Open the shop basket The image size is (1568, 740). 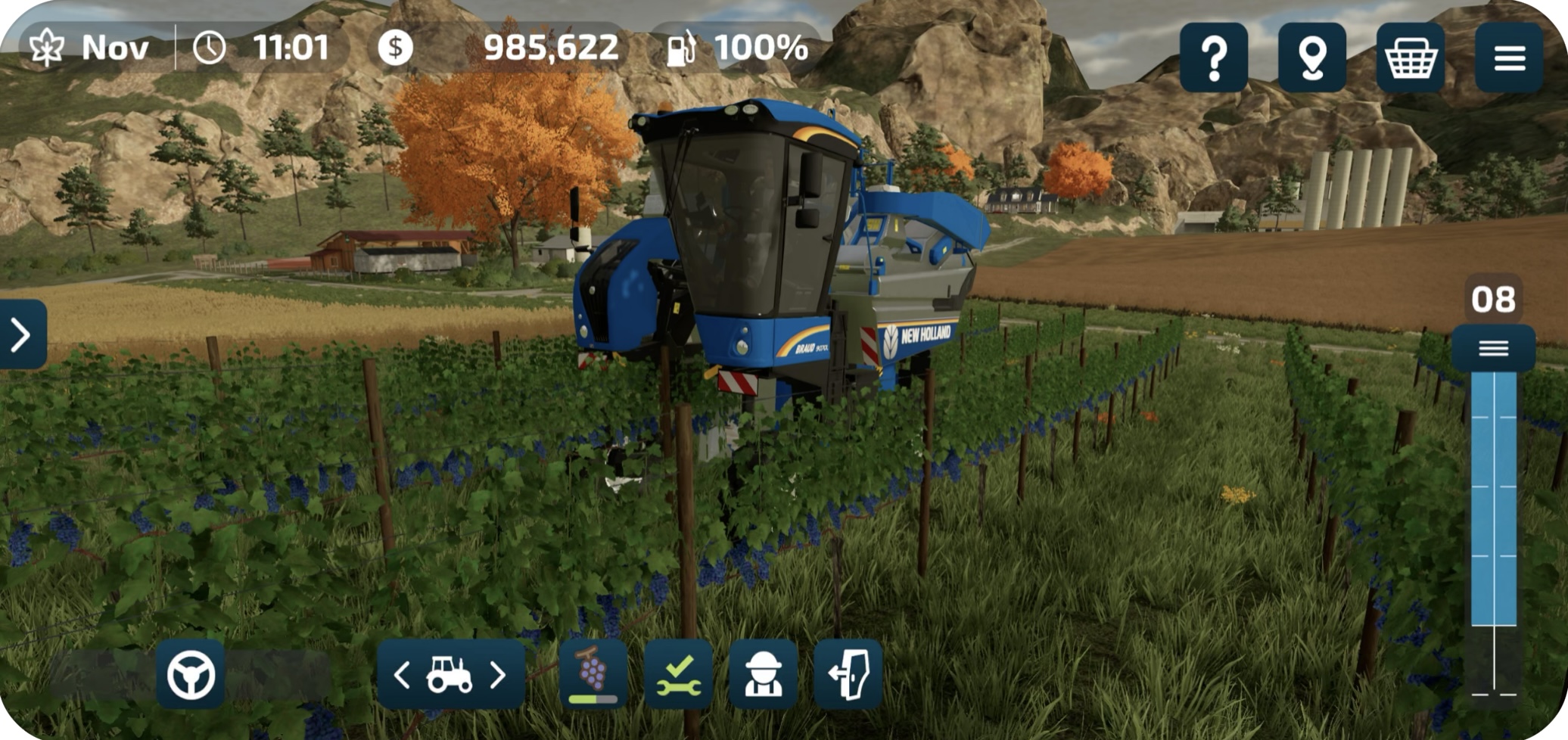click(1410, 58)
